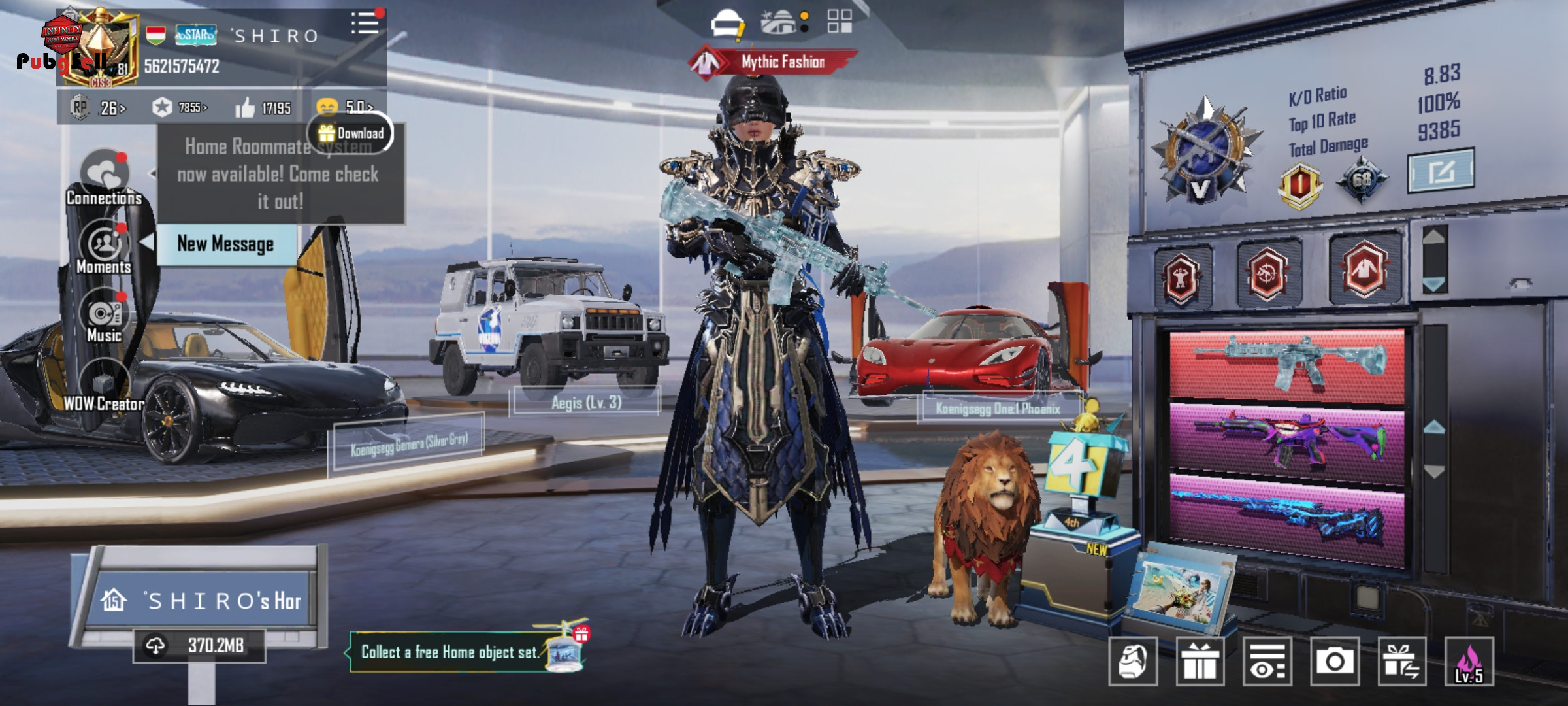Viewport: 1568px width, 706px height.
Task: Open the grid view icon at top
Action: click(x=840, y=22)
